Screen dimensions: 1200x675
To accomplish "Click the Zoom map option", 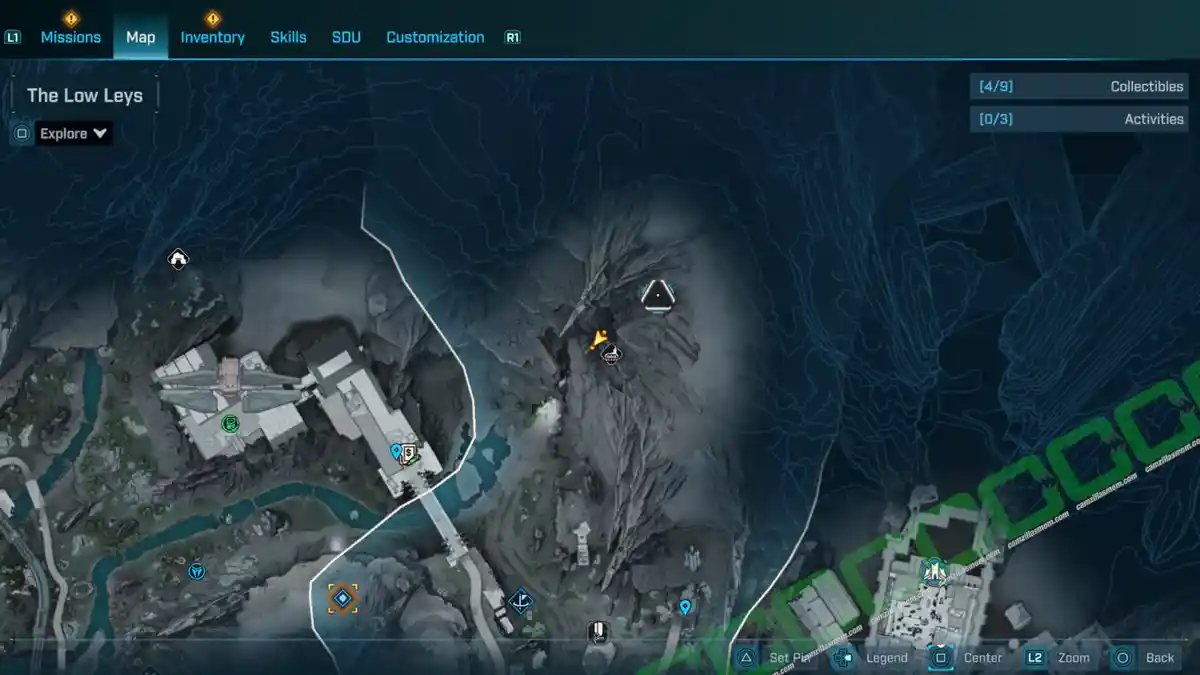I will [1059, 657].
